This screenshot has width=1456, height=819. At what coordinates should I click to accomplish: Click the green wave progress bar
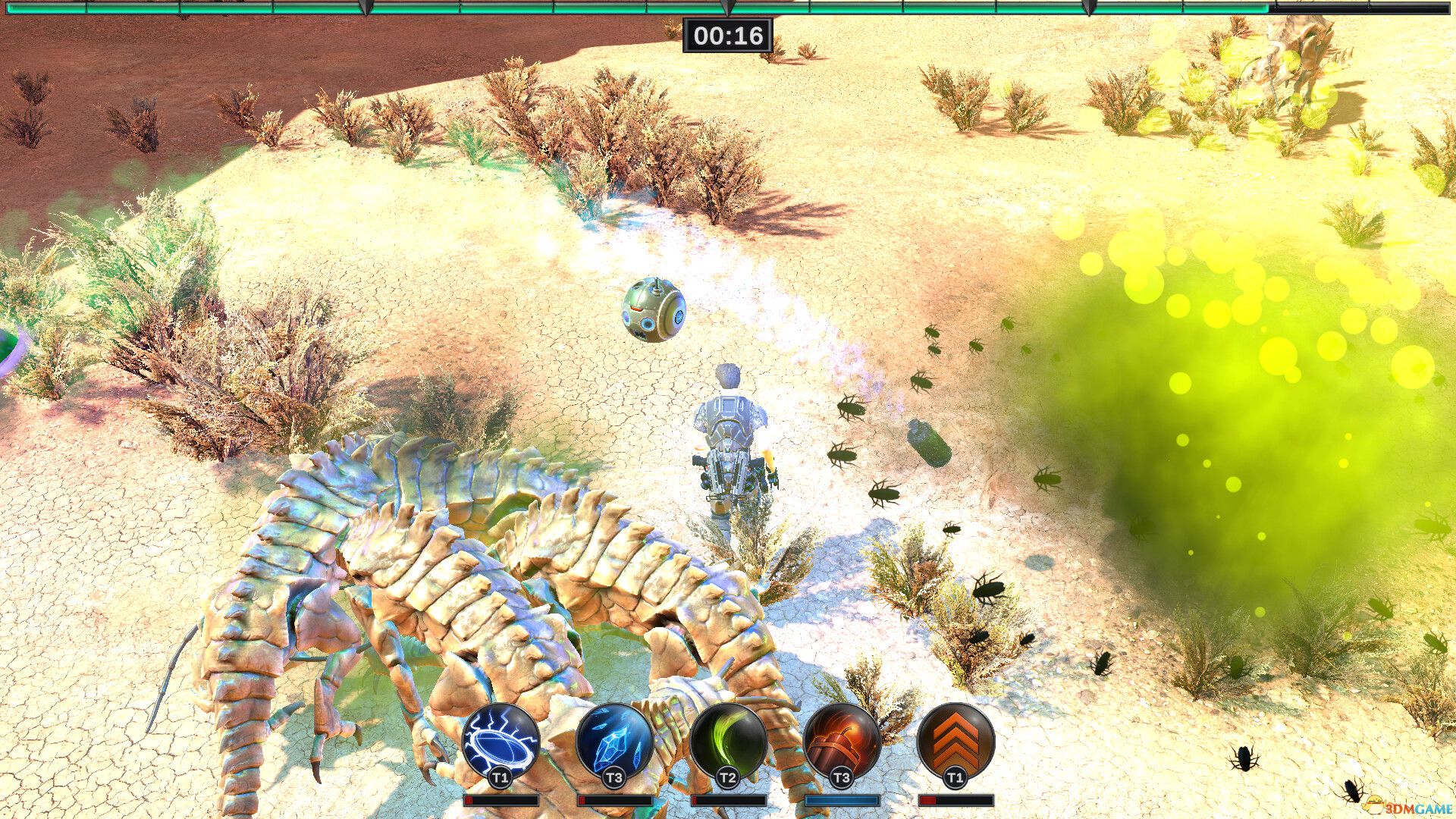(x=531, y=8)
